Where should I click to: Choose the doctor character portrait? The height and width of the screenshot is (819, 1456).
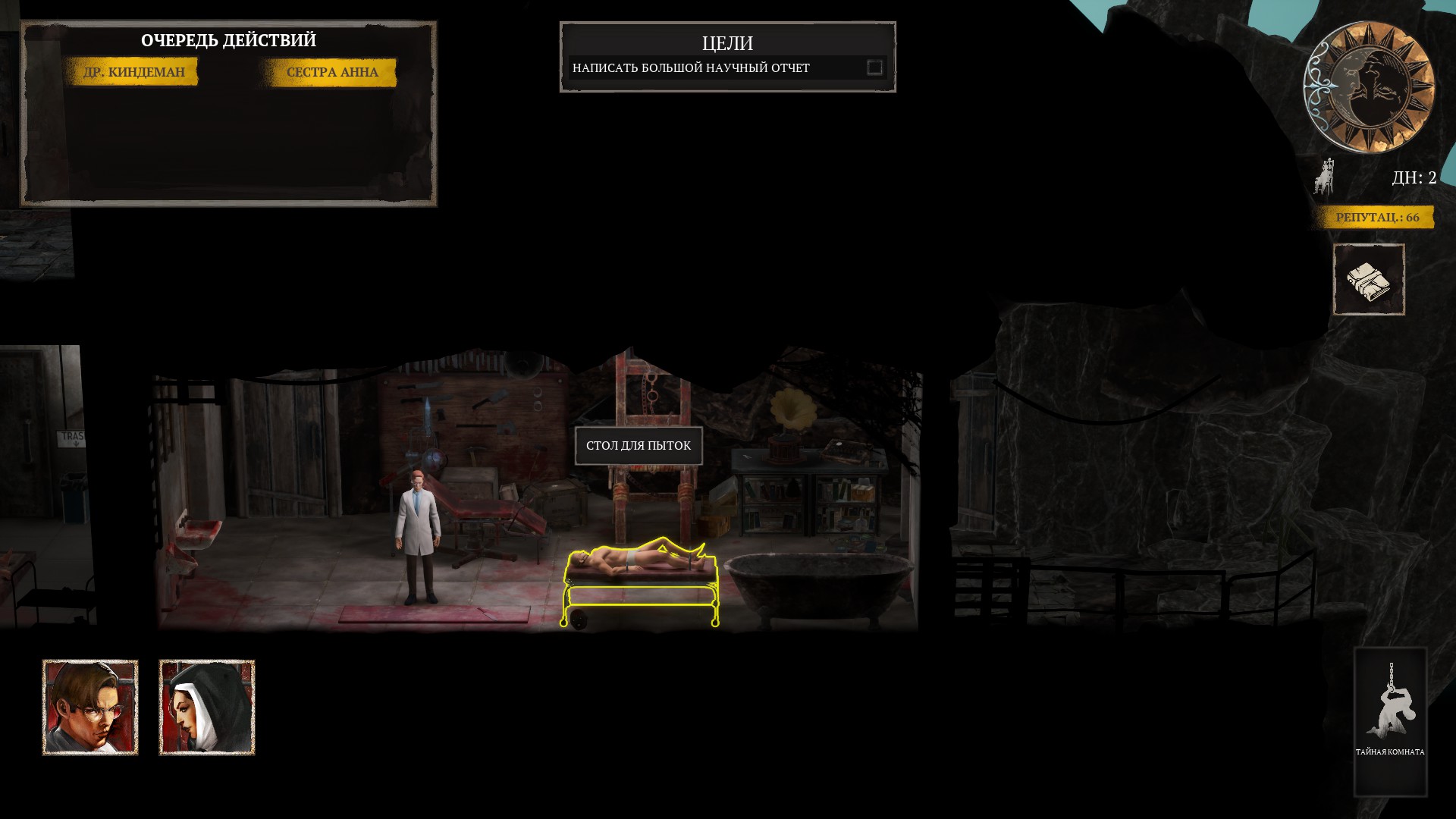point(90,708)
